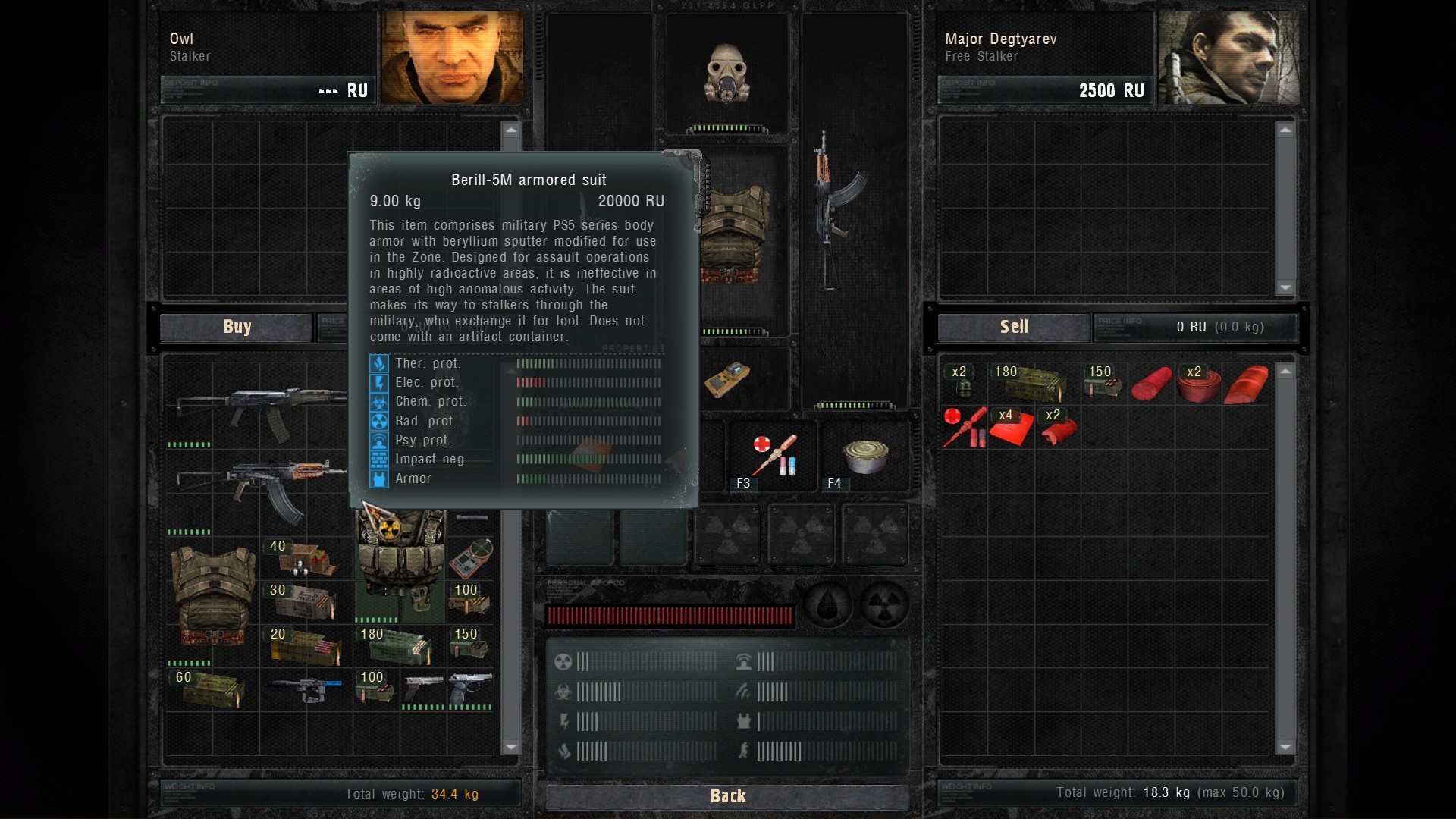Click the down arrow on player inventory scrollbar
The width and height of the screenshot is (1456, 819).
pos(1285,747)
